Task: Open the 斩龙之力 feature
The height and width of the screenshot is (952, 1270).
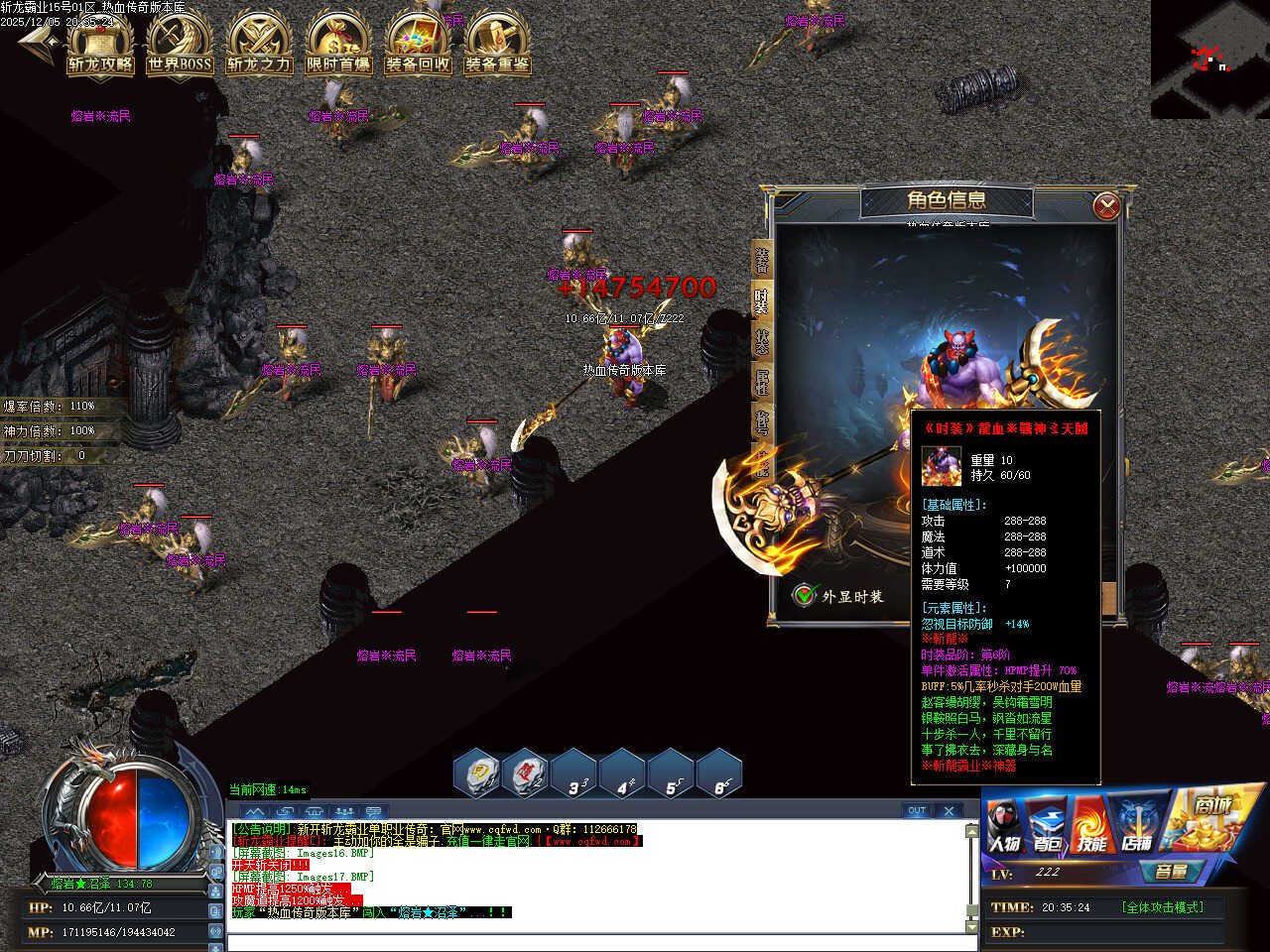Action: point(259,46)
